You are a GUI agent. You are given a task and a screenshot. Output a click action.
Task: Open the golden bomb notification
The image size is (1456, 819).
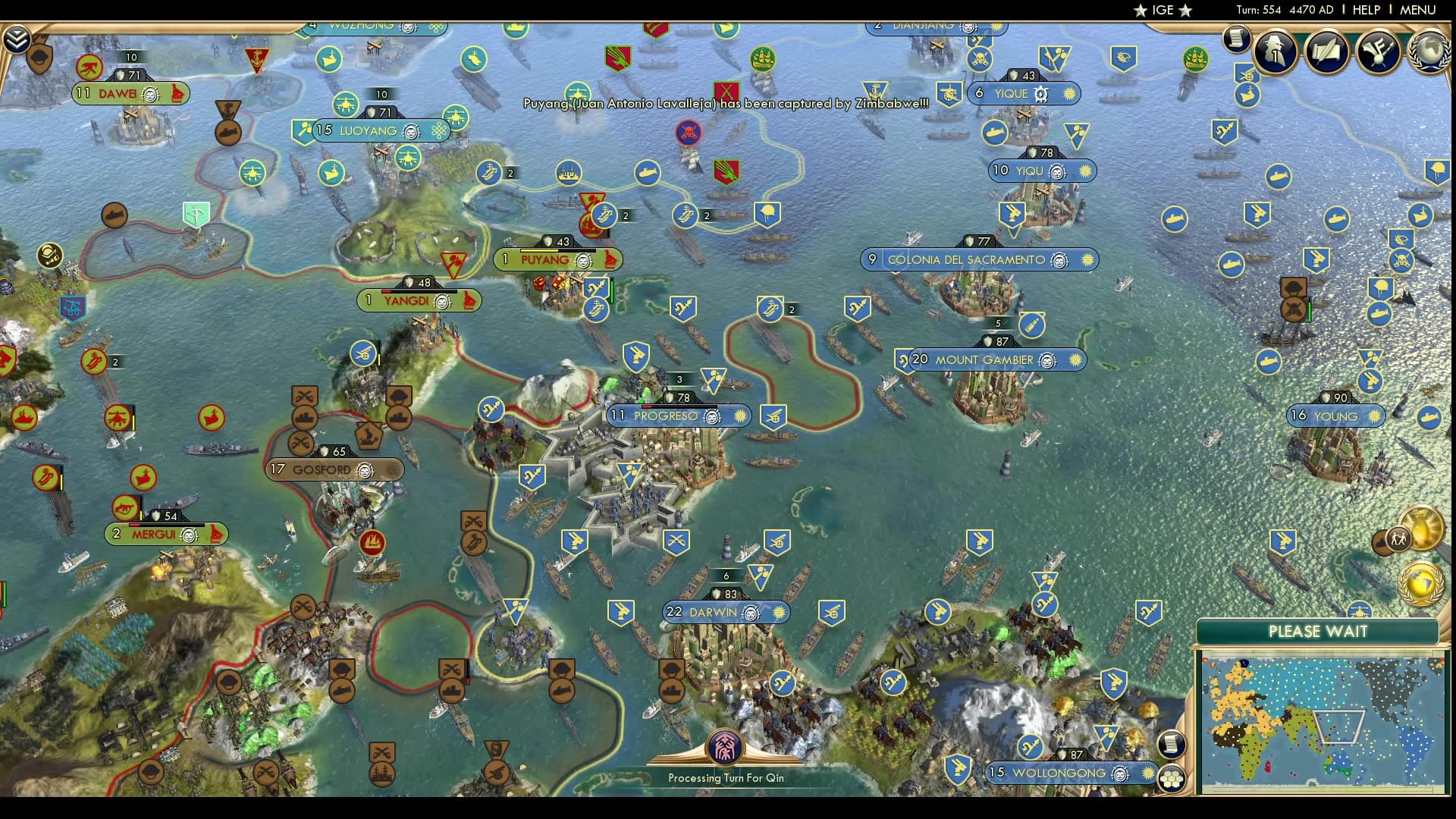[x=1420, y=529]
